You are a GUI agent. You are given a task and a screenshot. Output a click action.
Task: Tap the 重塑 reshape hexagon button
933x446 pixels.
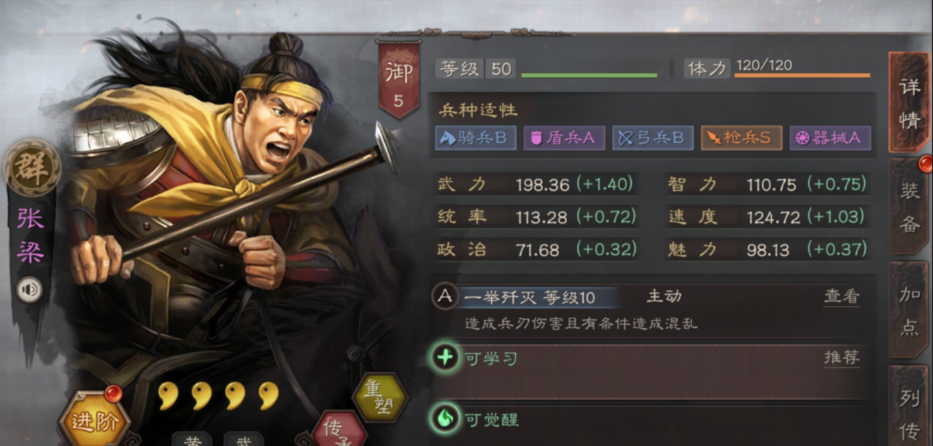click(x=379, y=398)
